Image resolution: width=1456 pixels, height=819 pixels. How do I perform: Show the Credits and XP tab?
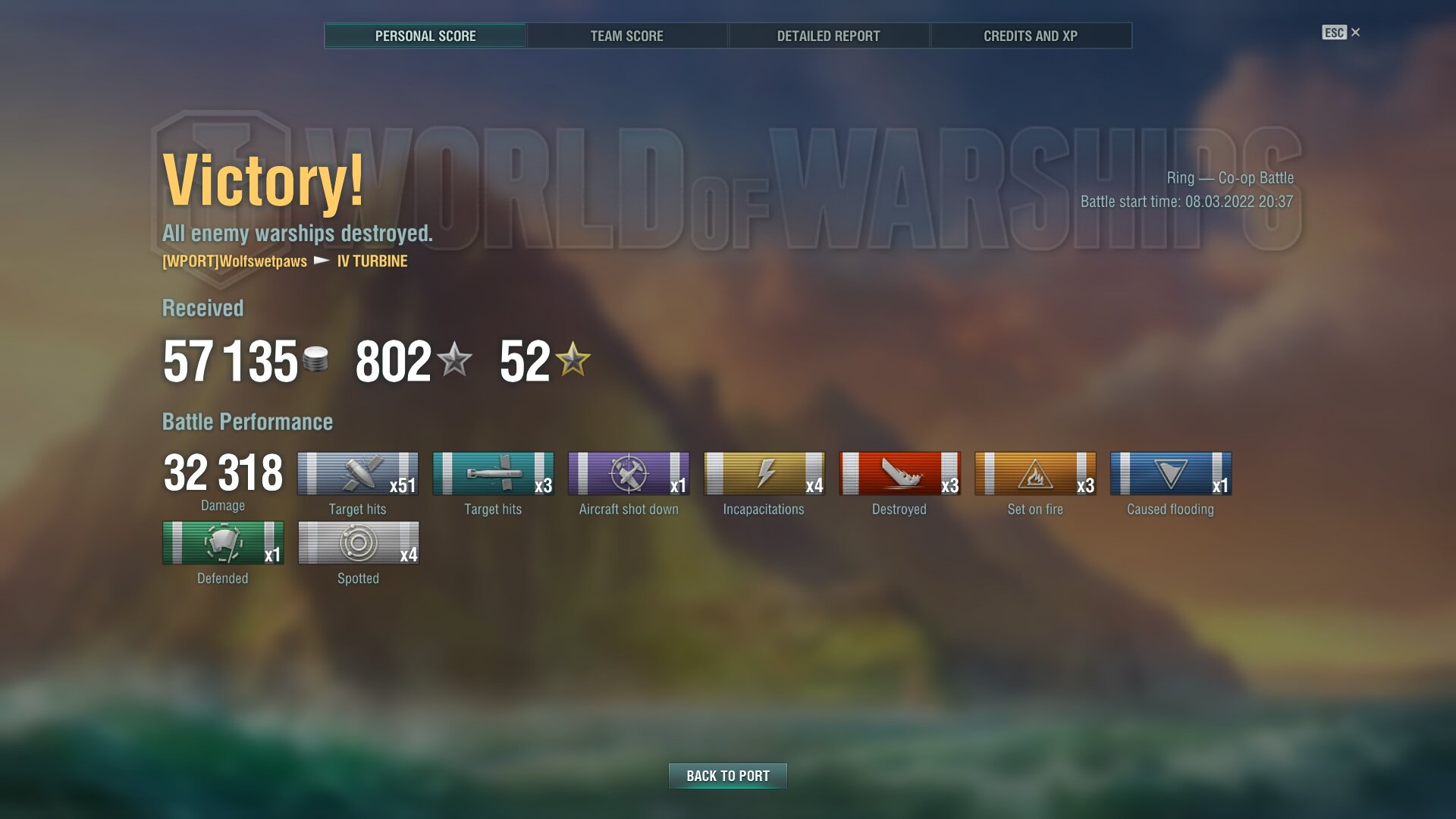[x=1030, y=36]
